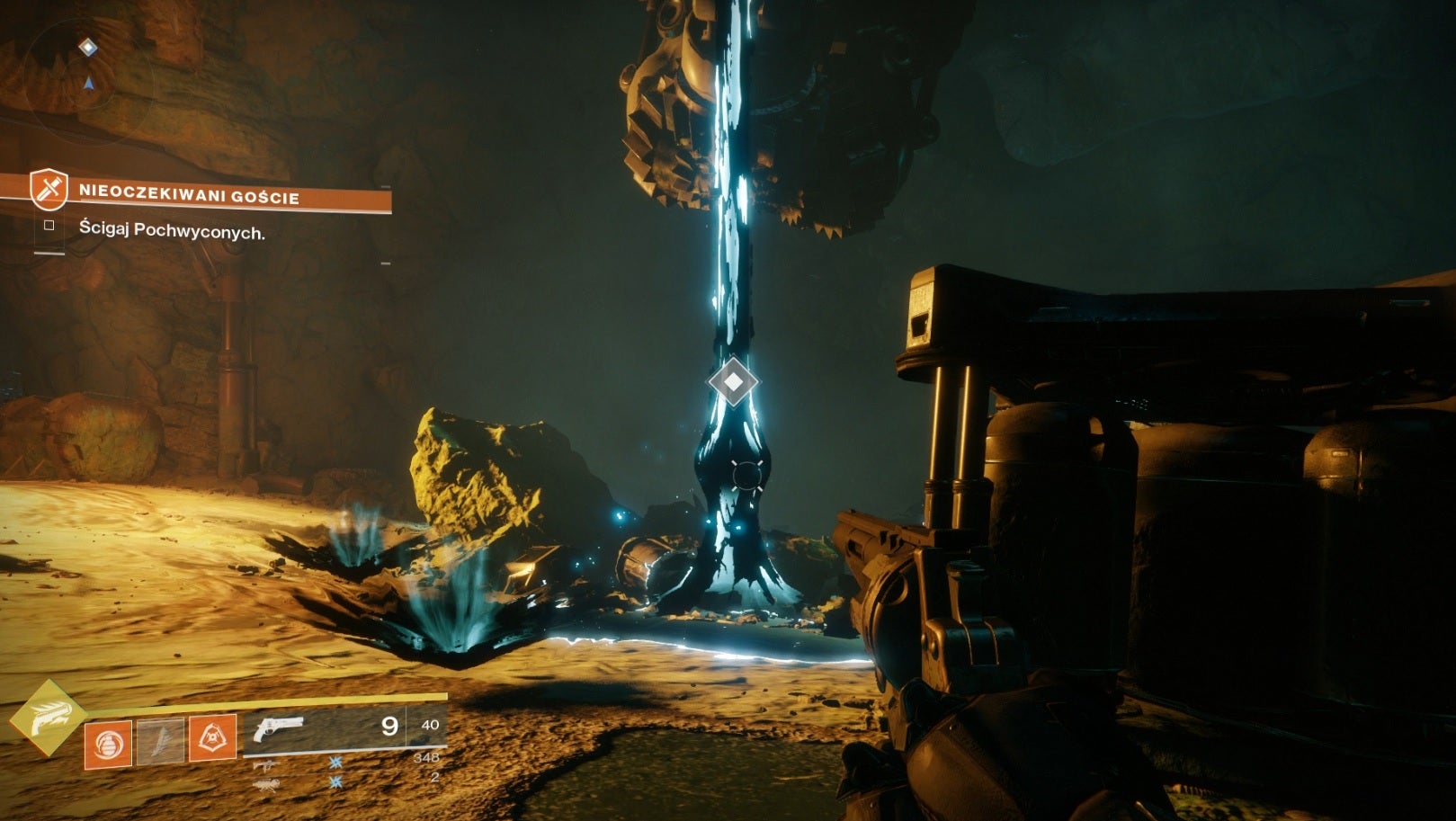1456x821 pixels.
Task: Select the SMG secondary weapon icon
Action: pyautogui.click(x=266, y=765)
